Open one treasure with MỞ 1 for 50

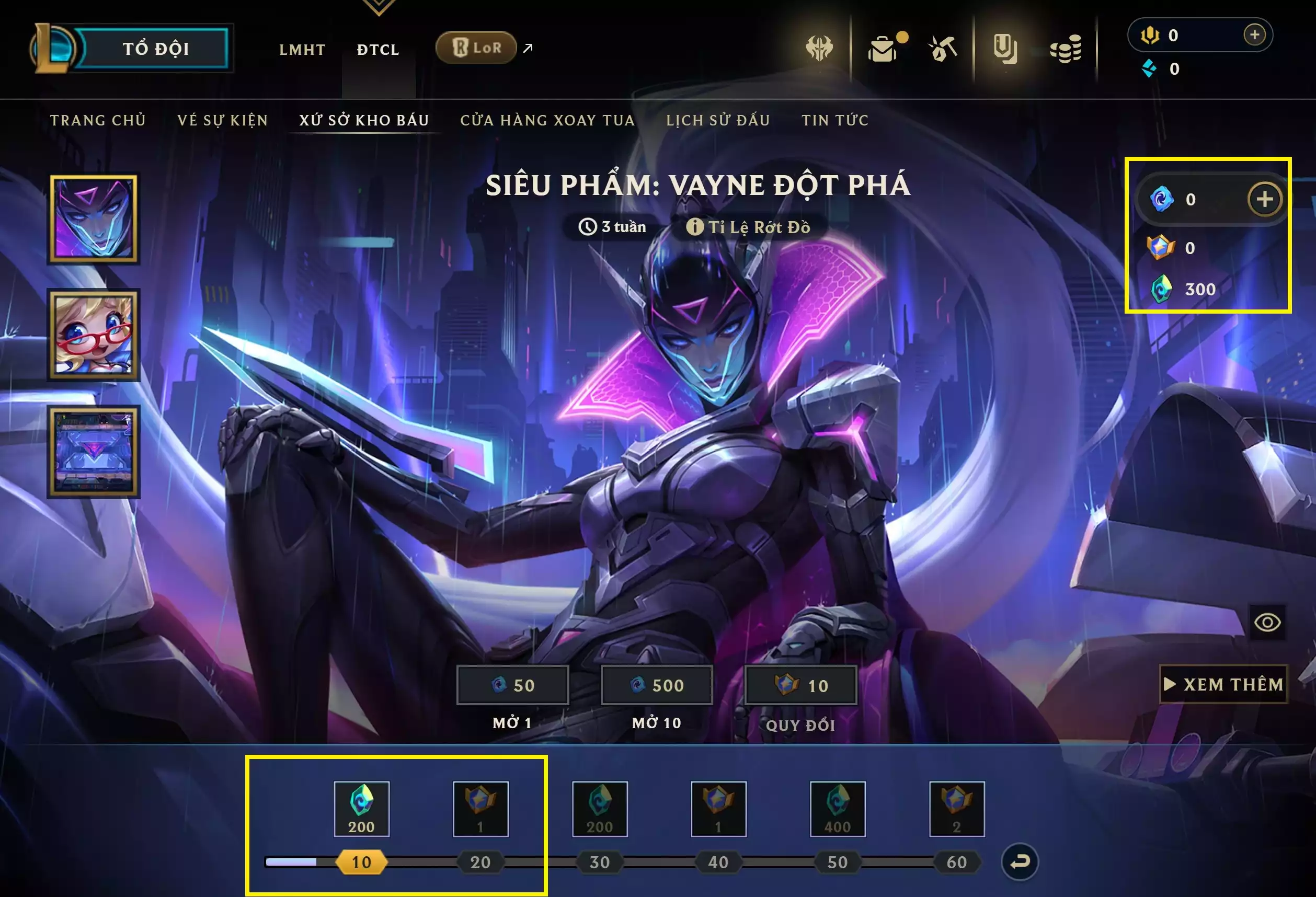[x=512, y=685]
